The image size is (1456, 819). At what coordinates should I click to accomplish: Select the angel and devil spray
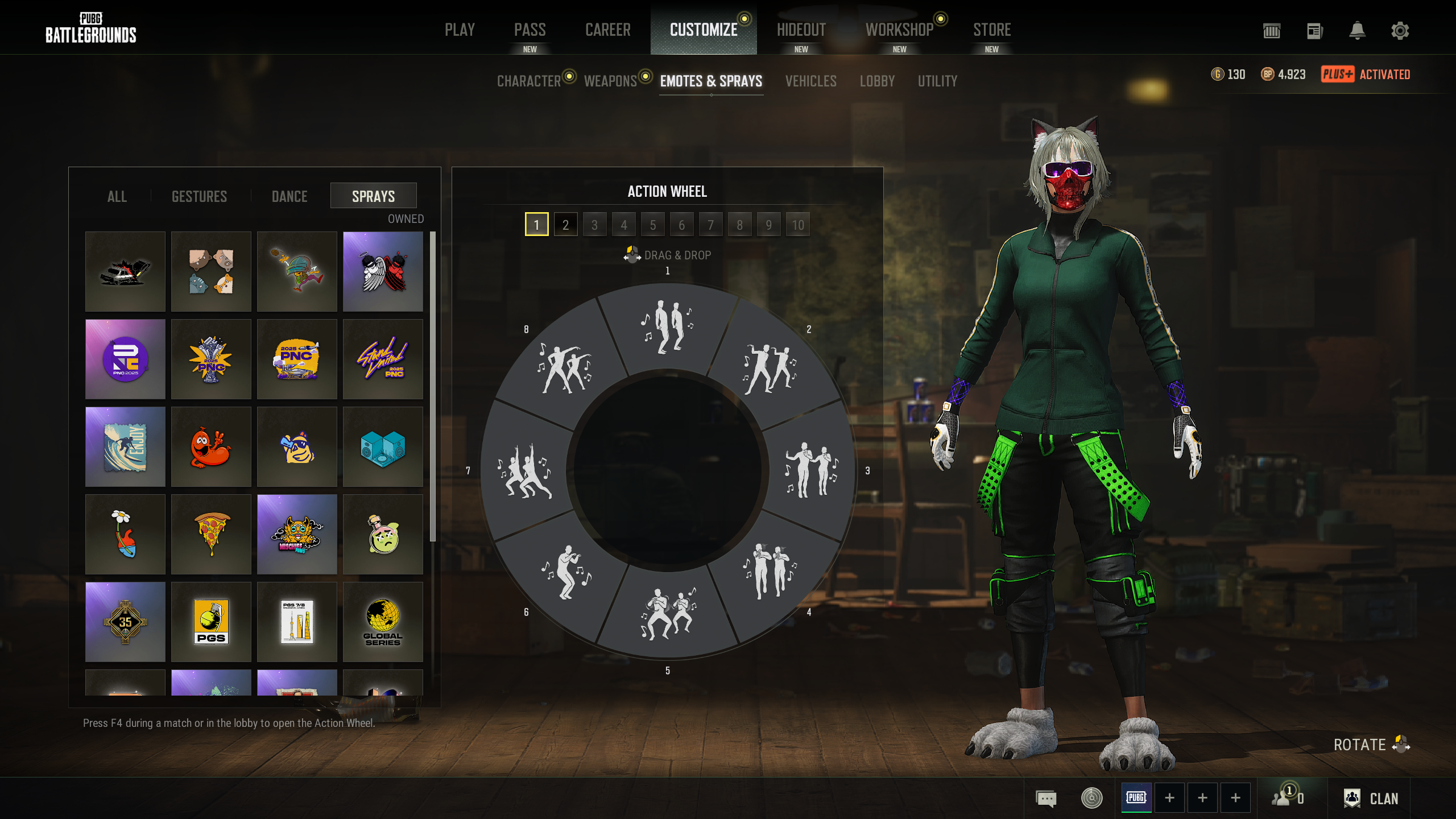tap(383, 271)
